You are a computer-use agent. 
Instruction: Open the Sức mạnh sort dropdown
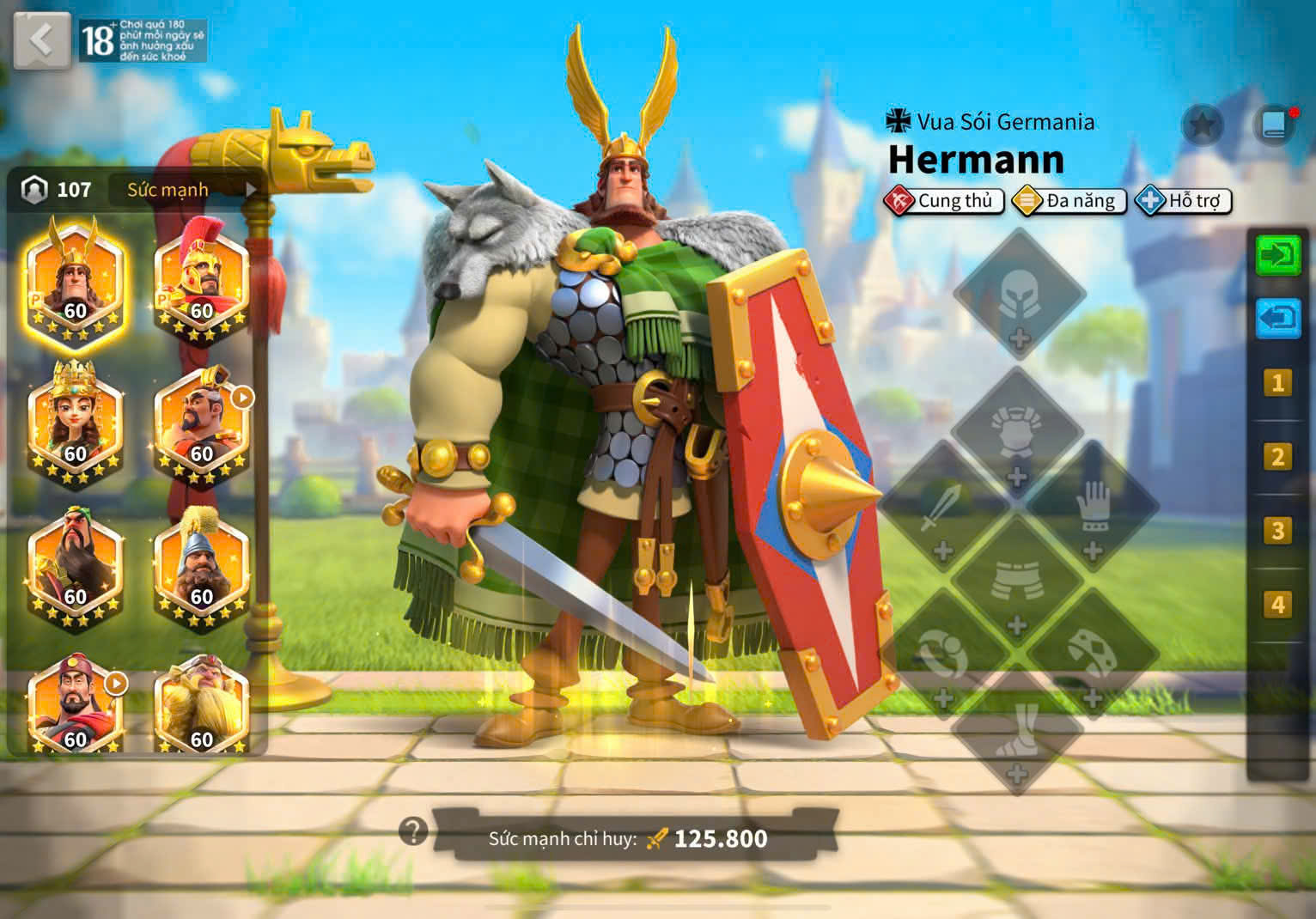point(184,190)
